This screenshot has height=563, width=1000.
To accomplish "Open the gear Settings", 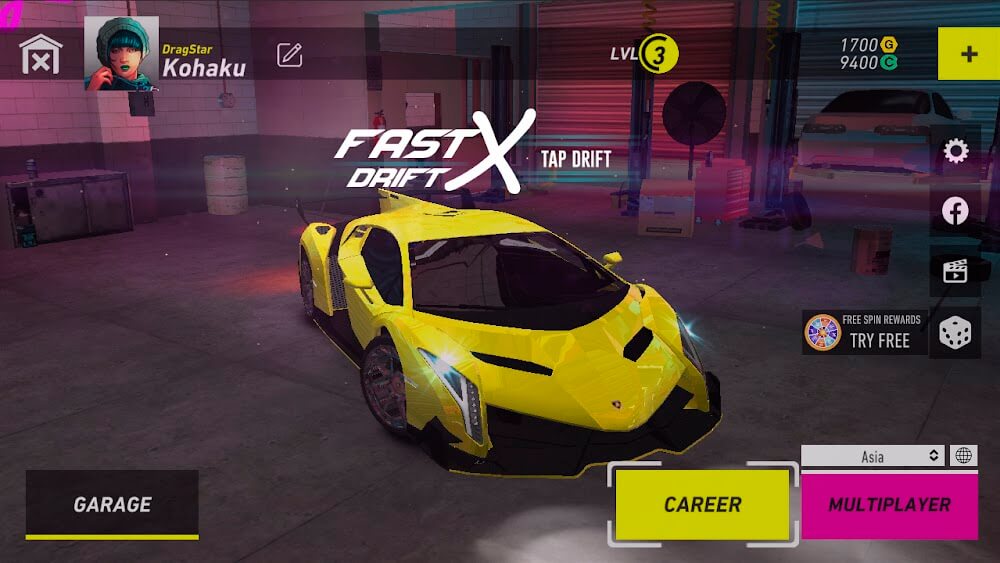I will pyautogui.click(x=956, y=151).
